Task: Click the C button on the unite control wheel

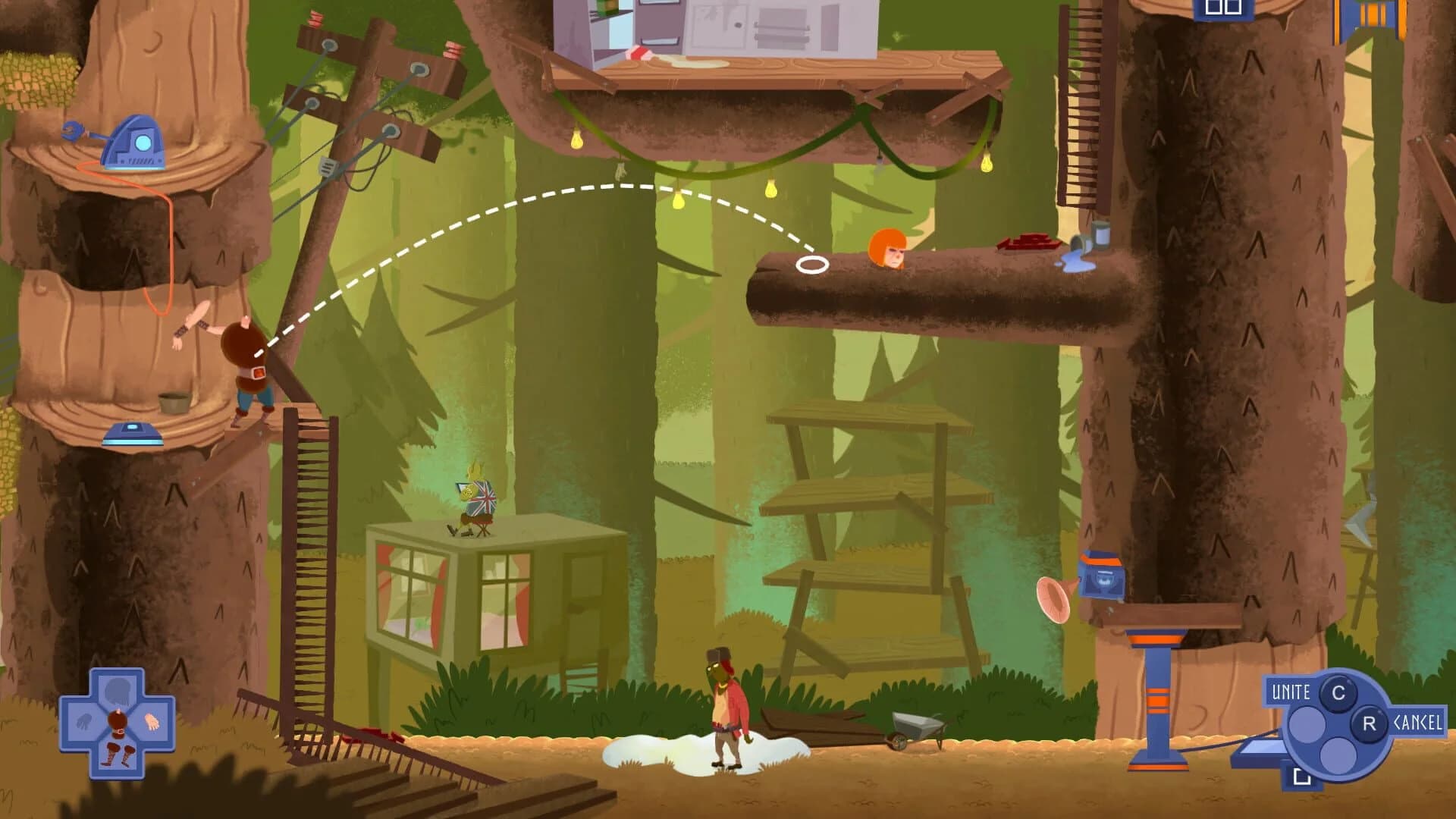Action: [x=1338, y=695]
